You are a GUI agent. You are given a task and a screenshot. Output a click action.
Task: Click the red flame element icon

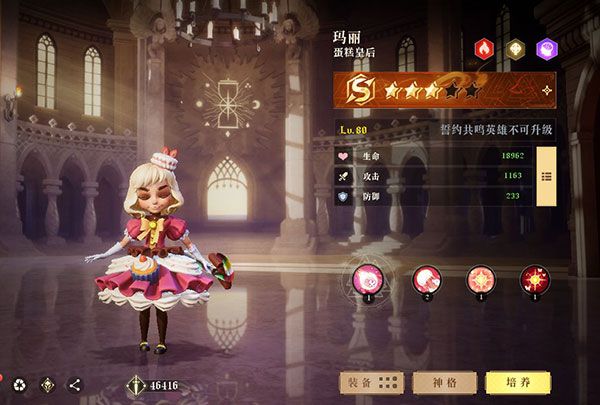pyautogui.click(x=485, y=48)
